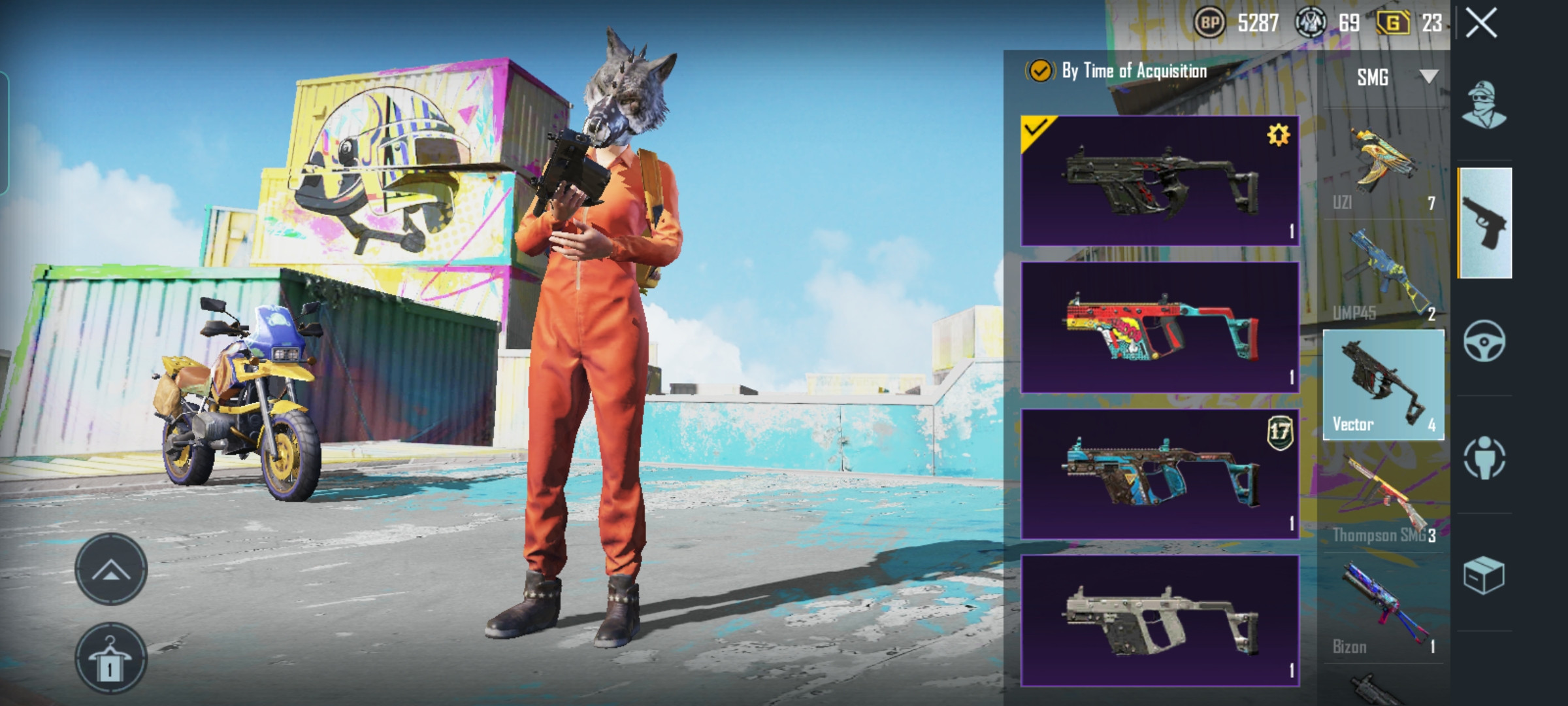Screen dimensions: 1568x706
Task: Select the blue Vector skin with 17 badge
Action: coord(1160,474)
